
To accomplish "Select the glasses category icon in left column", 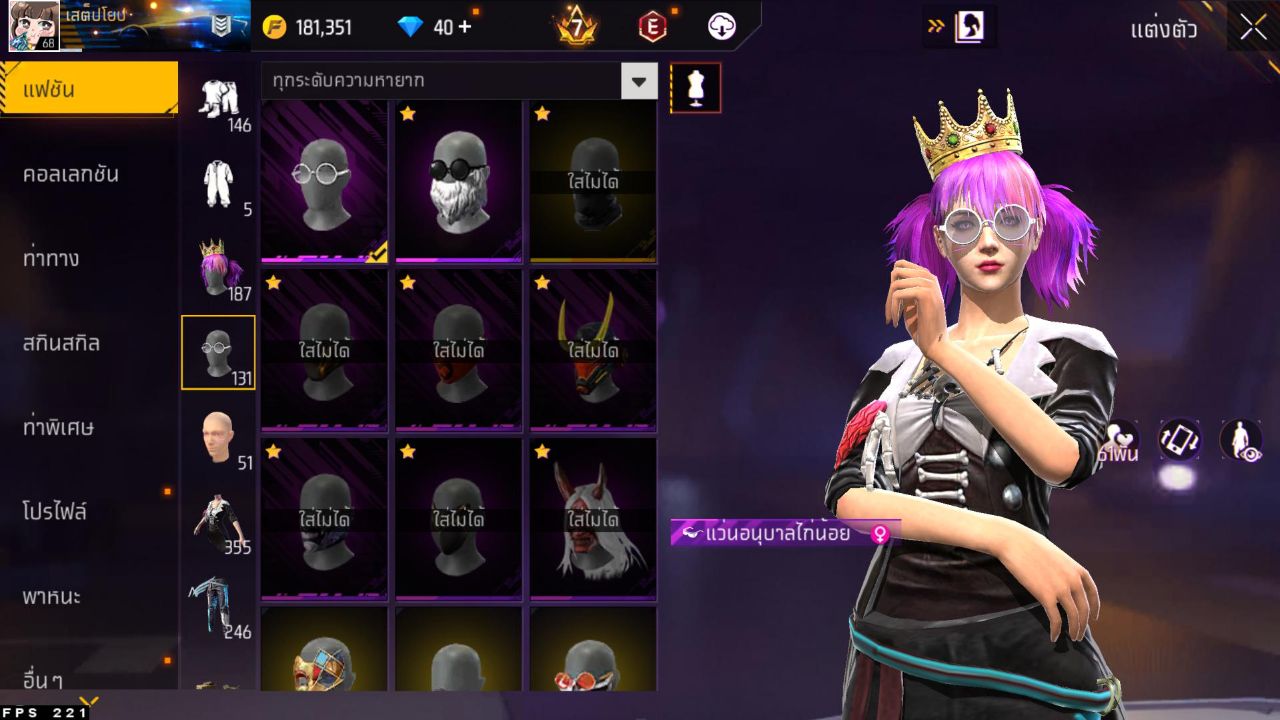I will tap(219, 350).
